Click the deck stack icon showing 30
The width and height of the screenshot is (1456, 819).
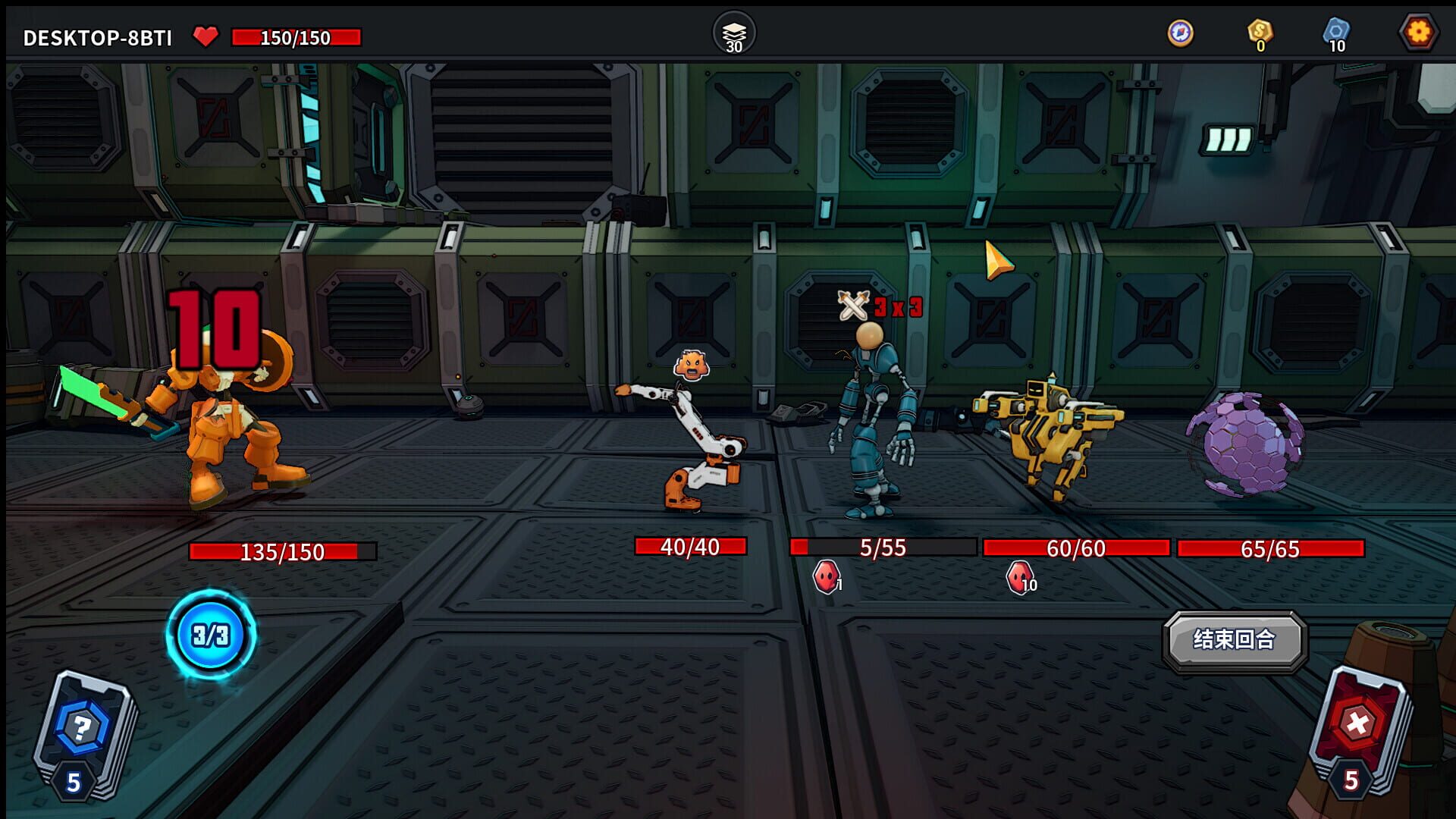733,32
